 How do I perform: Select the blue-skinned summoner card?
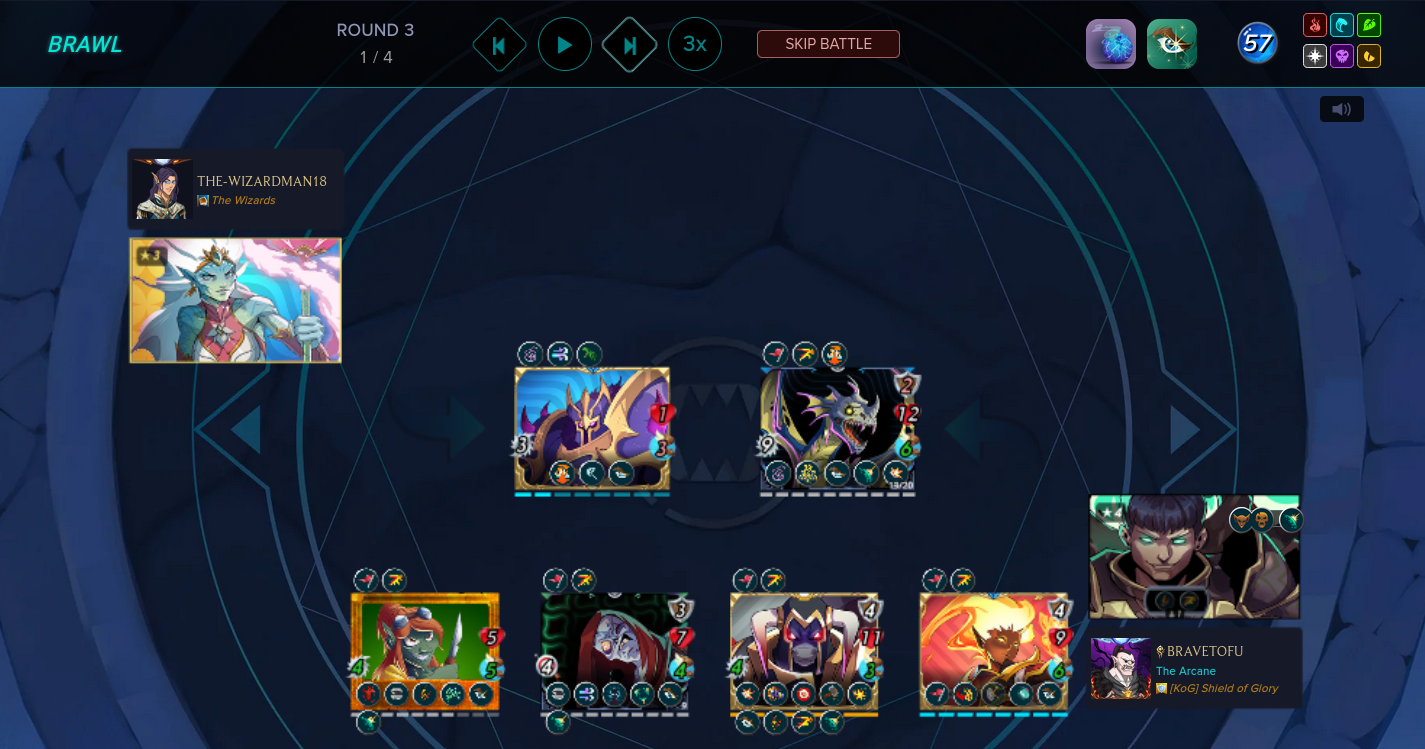coord(236,300)
